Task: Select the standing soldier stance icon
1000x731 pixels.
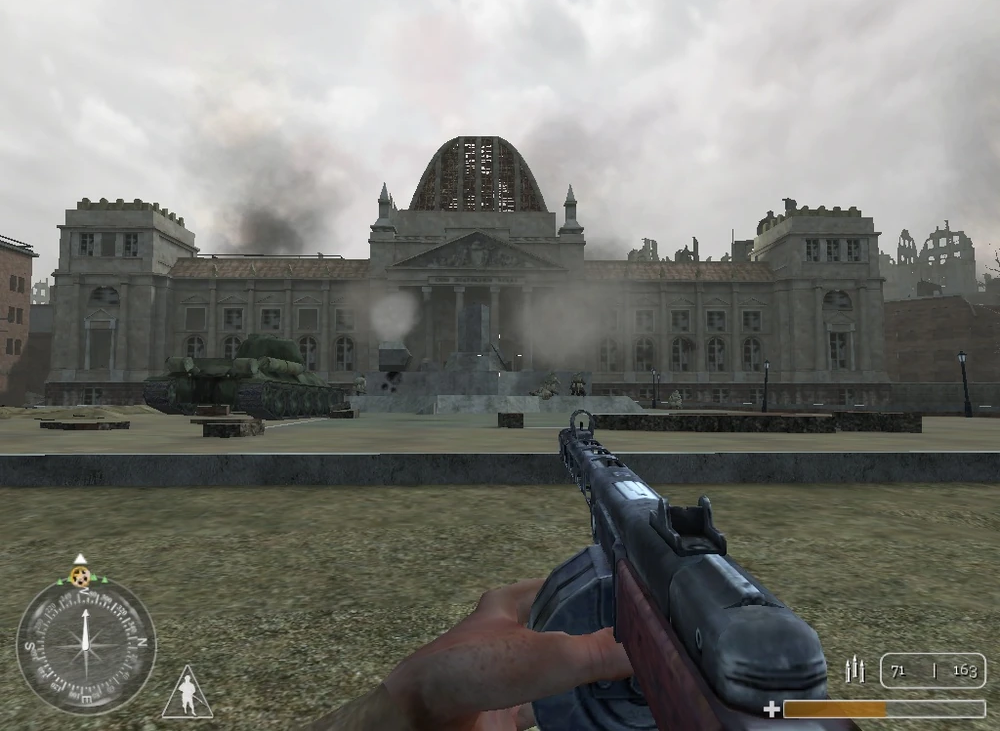Action: [187, 693]
